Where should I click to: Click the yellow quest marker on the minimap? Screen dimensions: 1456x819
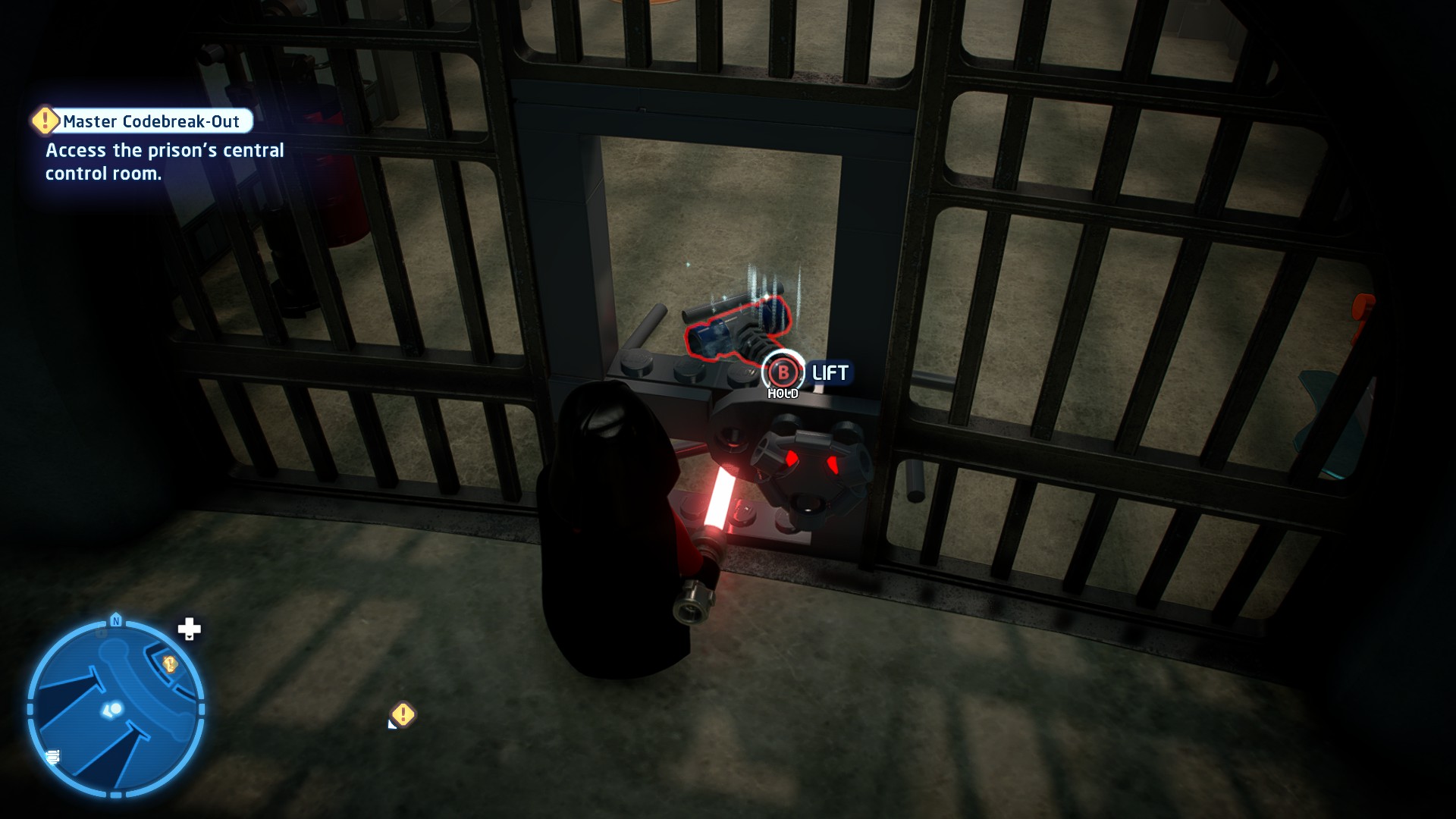point(170,664)
